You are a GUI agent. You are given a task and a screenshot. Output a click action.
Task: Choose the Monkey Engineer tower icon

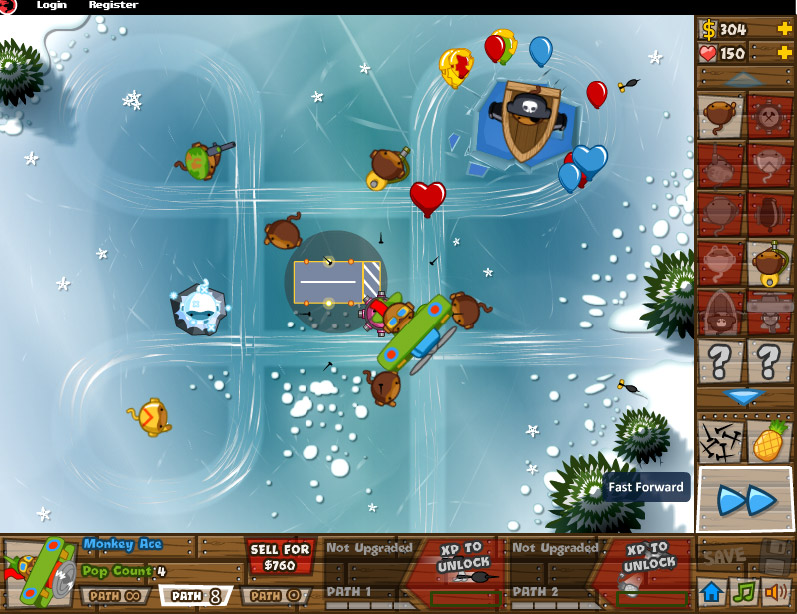pos(769,264)
